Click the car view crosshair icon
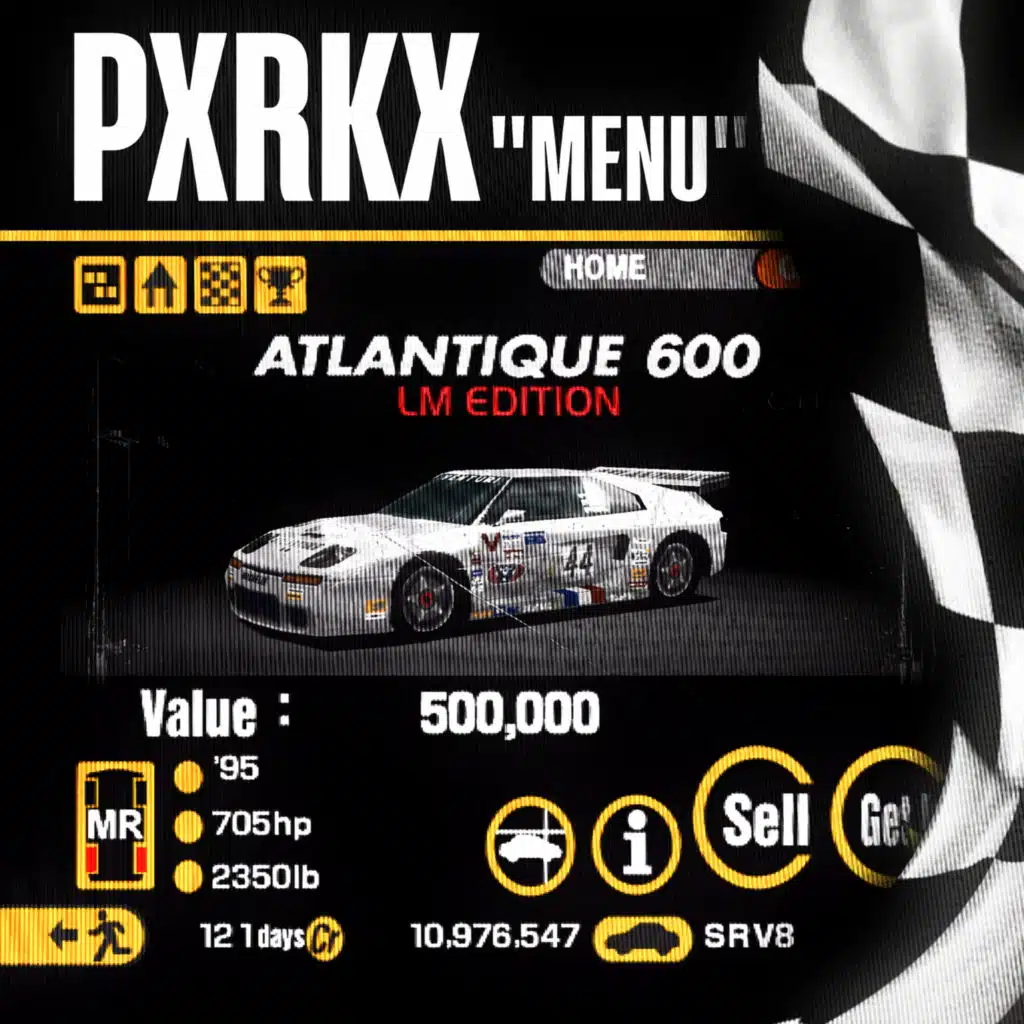Image resolution: width=1024 pixels, height=1024 pixels. pos(530,845)
